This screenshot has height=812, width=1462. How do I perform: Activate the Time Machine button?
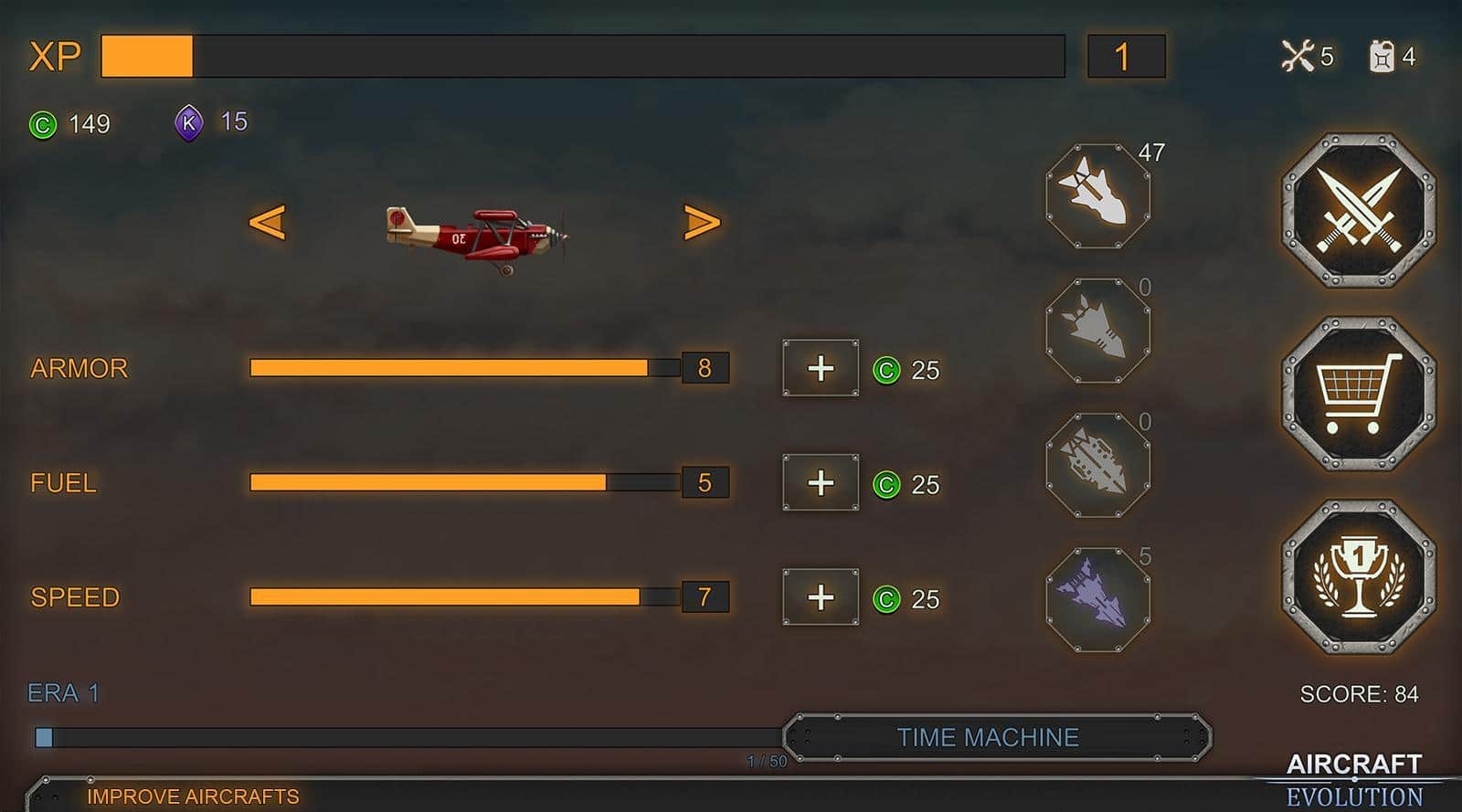[997, 737]
